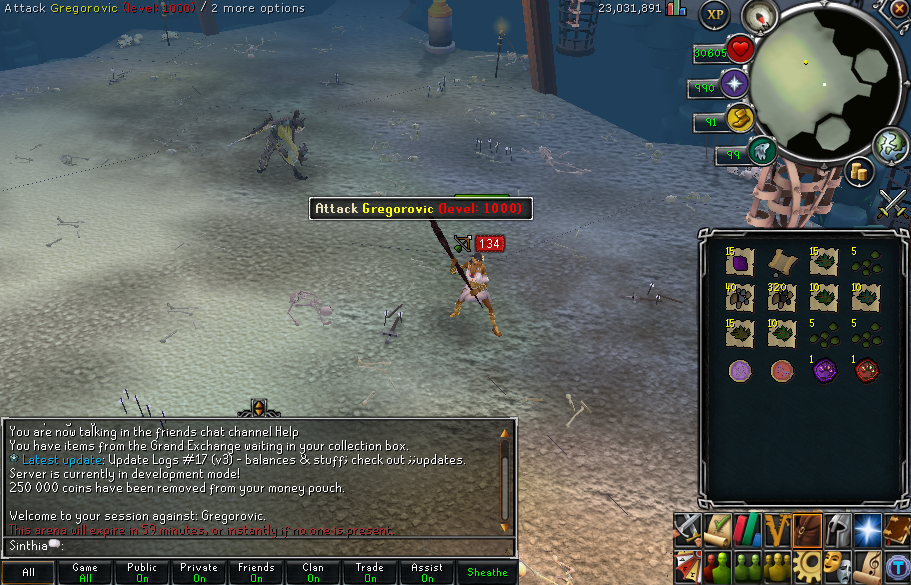Click the wolf summoning orb
This screenshot has width=911, height=585.
pos(761,151)
